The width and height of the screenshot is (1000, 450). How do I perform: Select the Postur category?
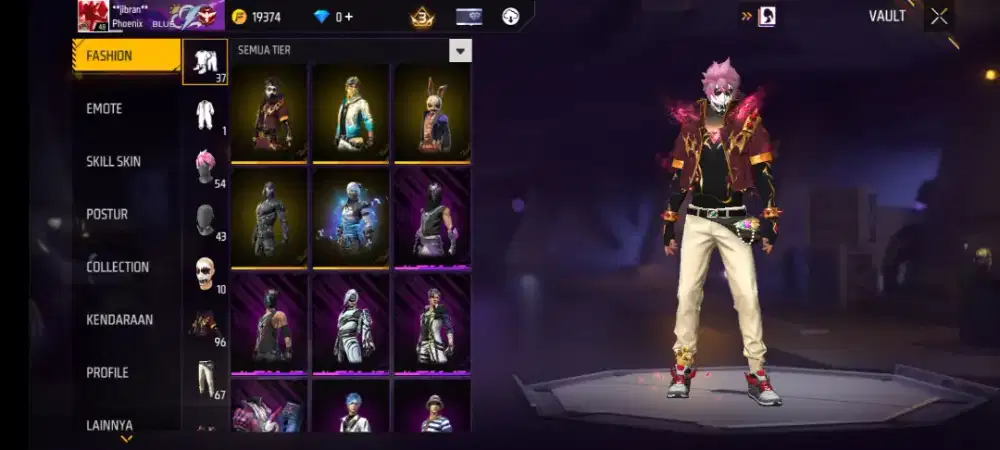tap(107, 214)
